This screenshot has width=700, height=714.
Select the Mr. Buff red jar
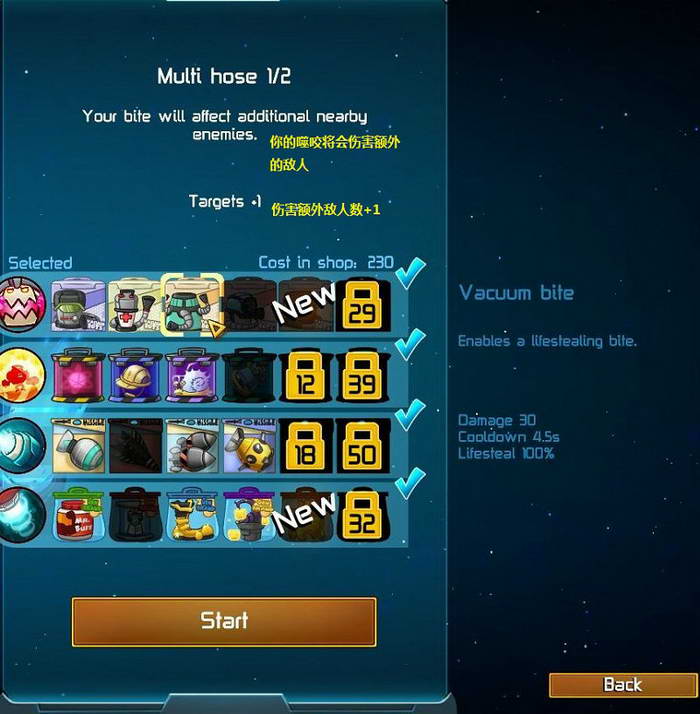click(78, 514)
